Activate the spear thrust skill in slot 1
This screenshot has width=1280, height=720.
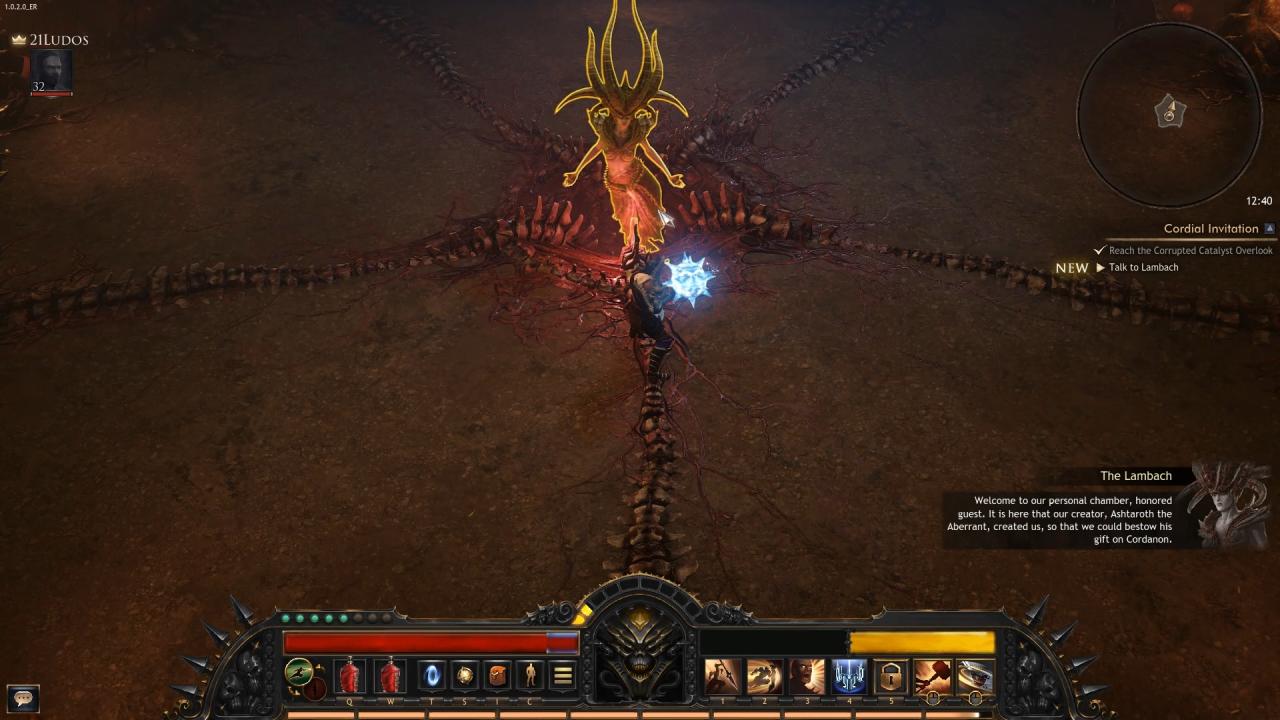coord(723,676)
